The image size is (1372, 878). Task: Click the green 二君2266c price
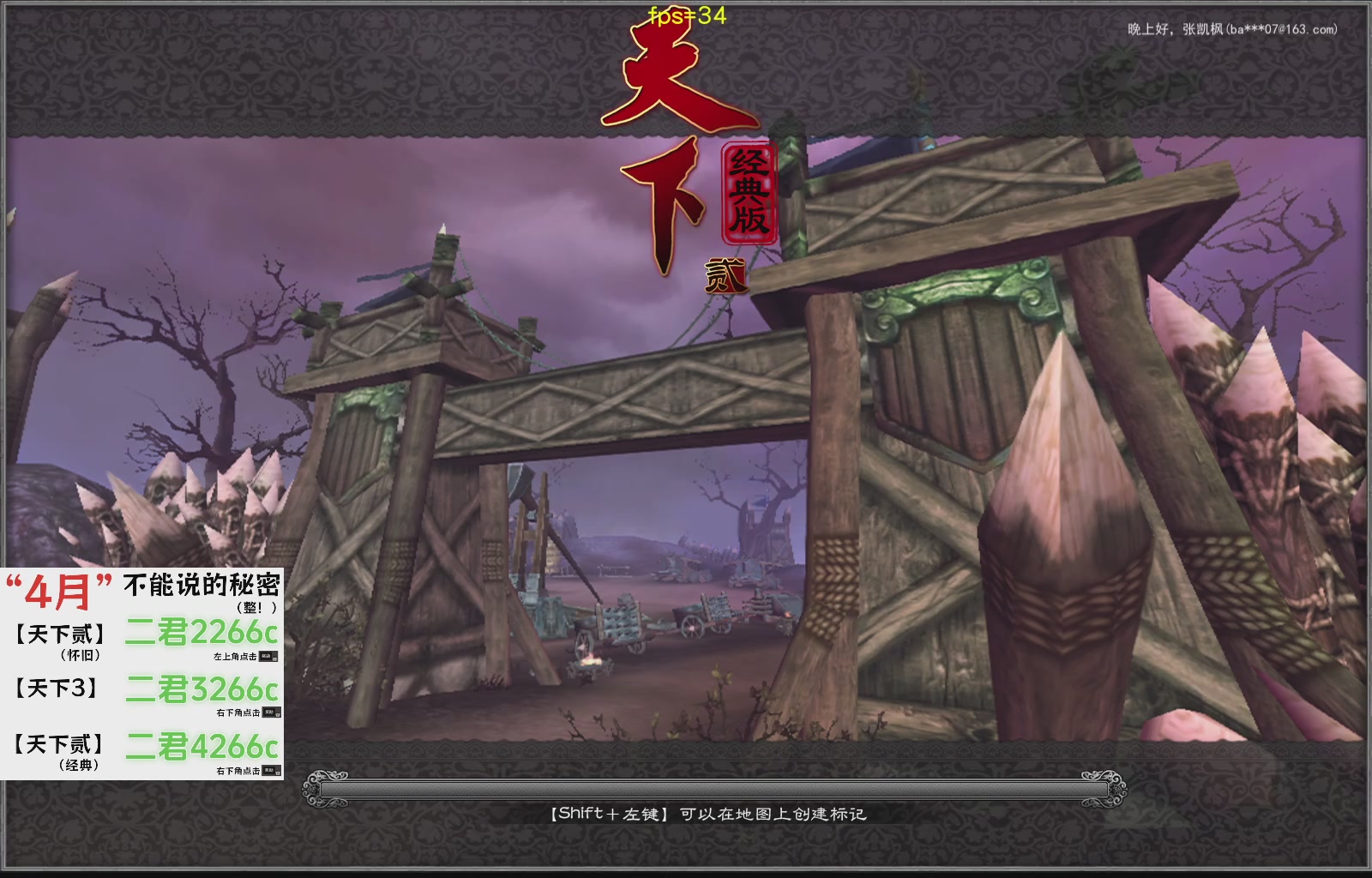tap(202, 631)
